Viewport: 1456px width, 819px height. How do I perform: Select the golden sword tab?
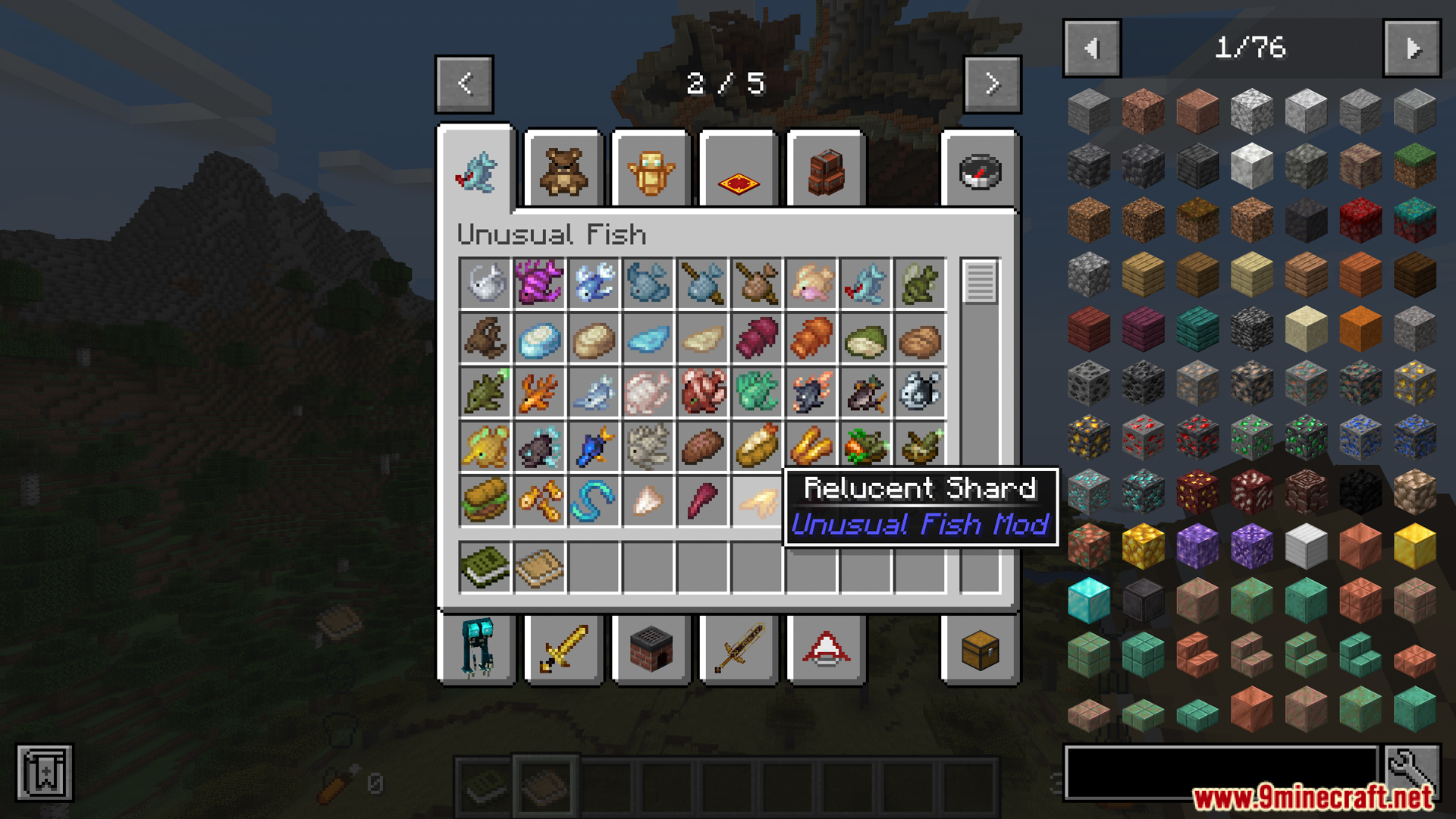563,649
